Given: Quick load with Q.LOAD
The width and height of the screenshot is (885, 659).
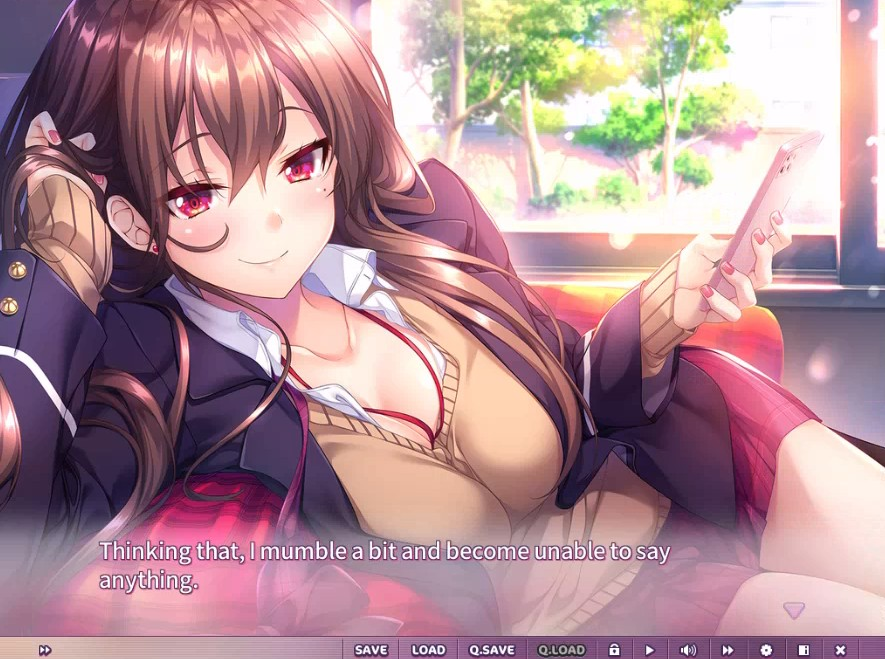Looking at the screenshot, I should [561, 650].
